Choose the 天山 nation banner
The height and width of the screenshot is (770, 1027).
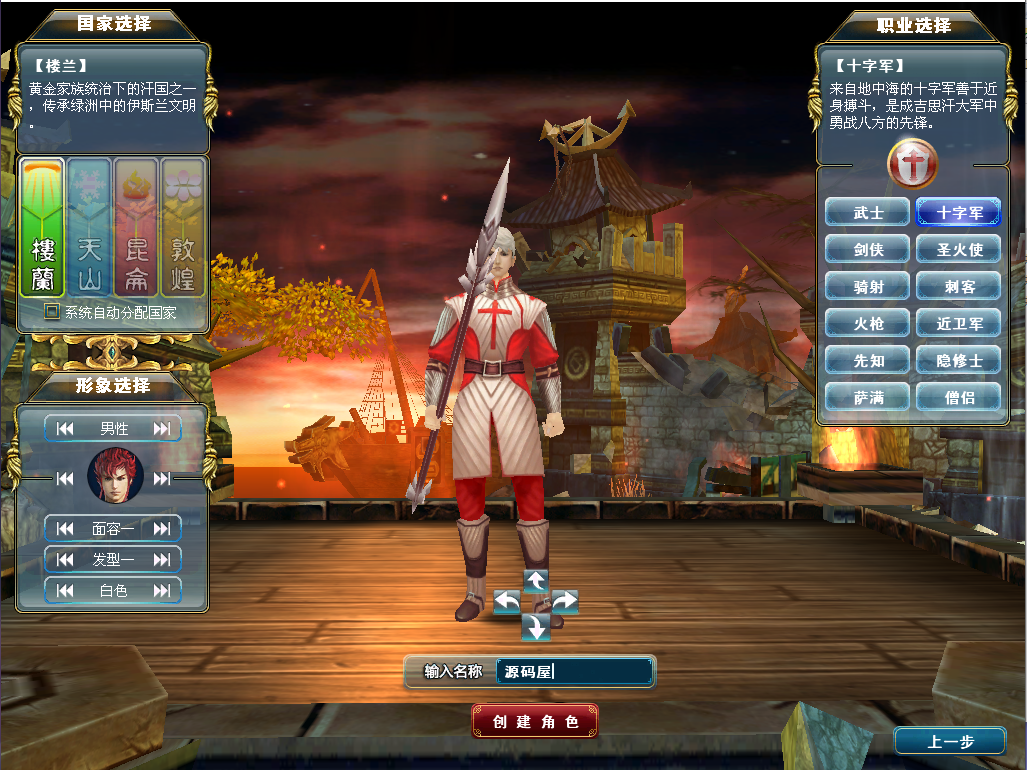coord(89,228)
